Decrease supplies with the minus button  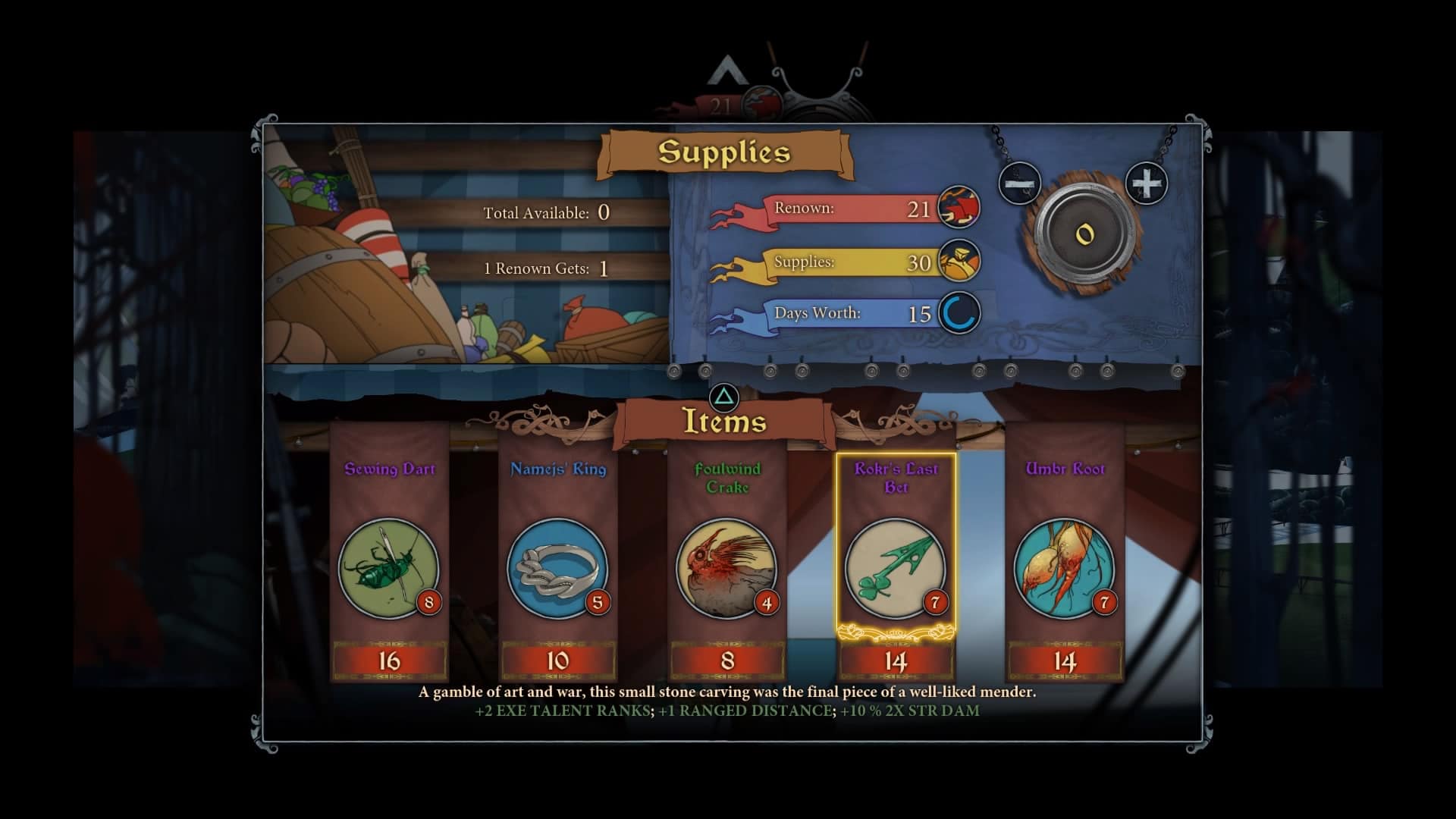point(1019,184)
